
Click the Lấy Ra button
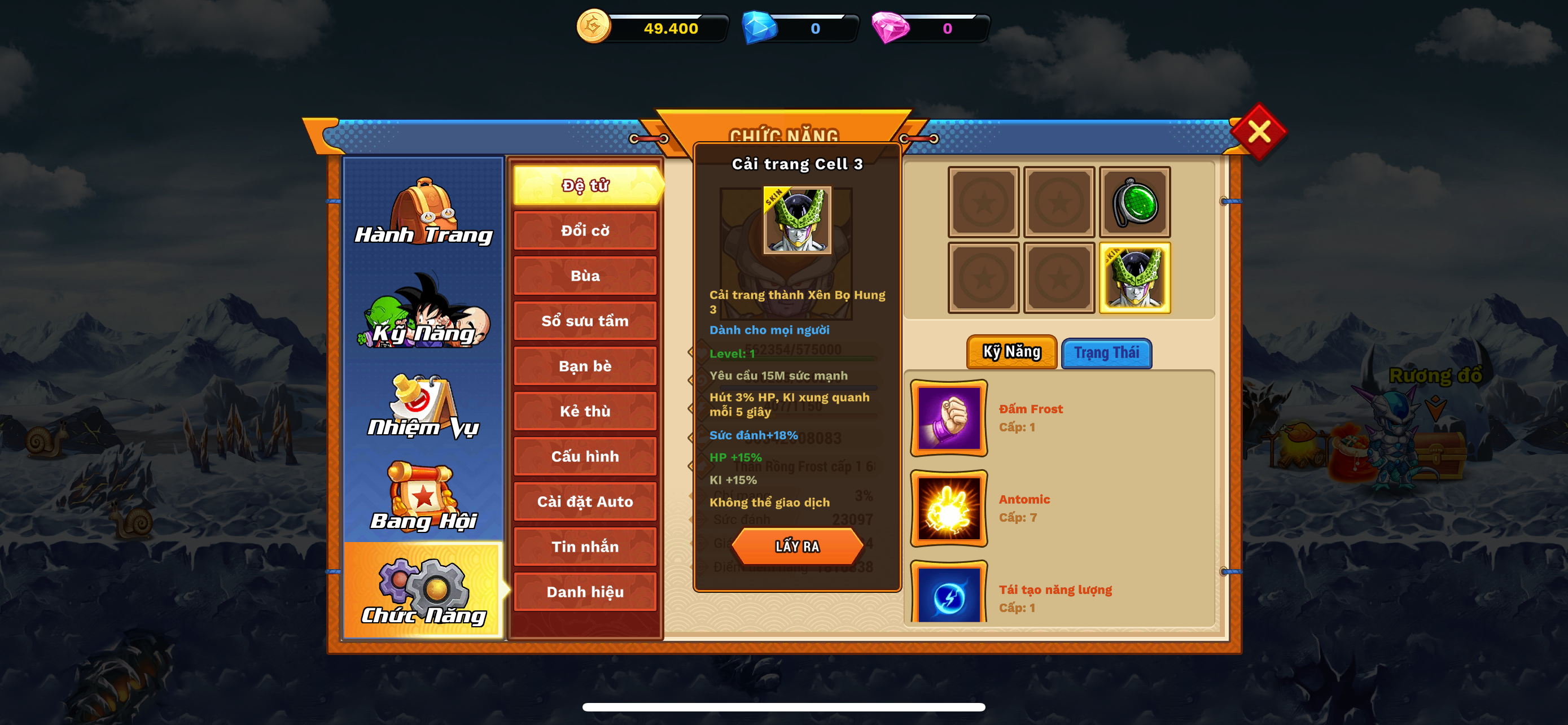[x=797, y=546]
